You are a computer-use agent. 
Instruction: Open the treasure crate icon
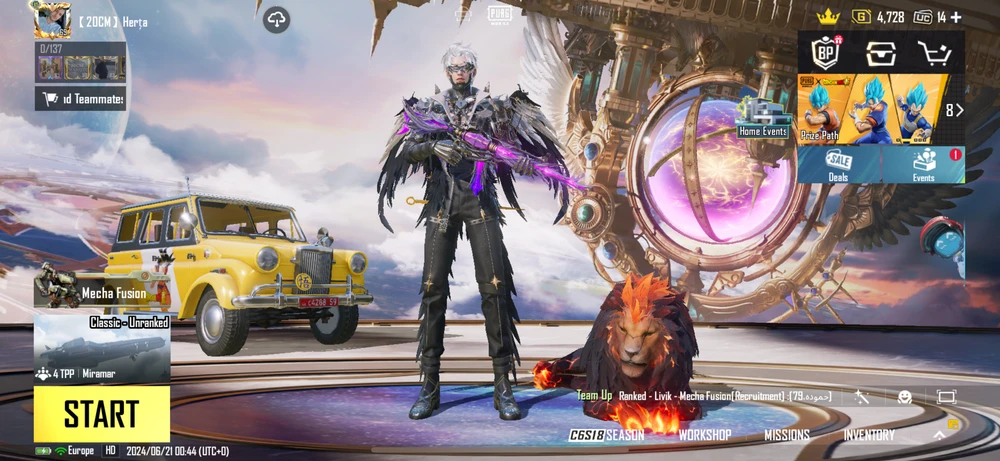point(881,53)
